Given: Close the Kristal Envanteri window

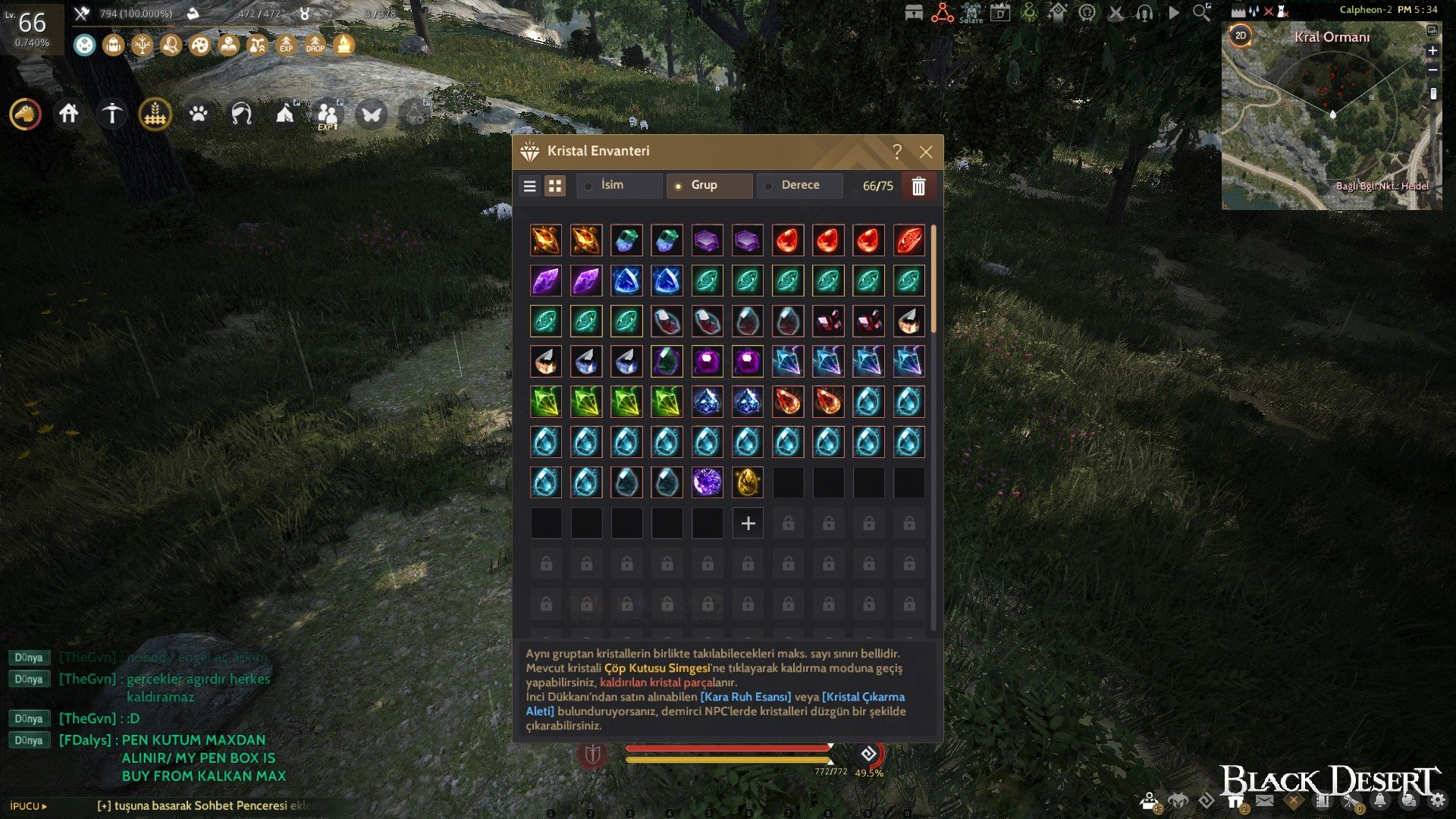Looking at the screenshot, I should point(926,152).
